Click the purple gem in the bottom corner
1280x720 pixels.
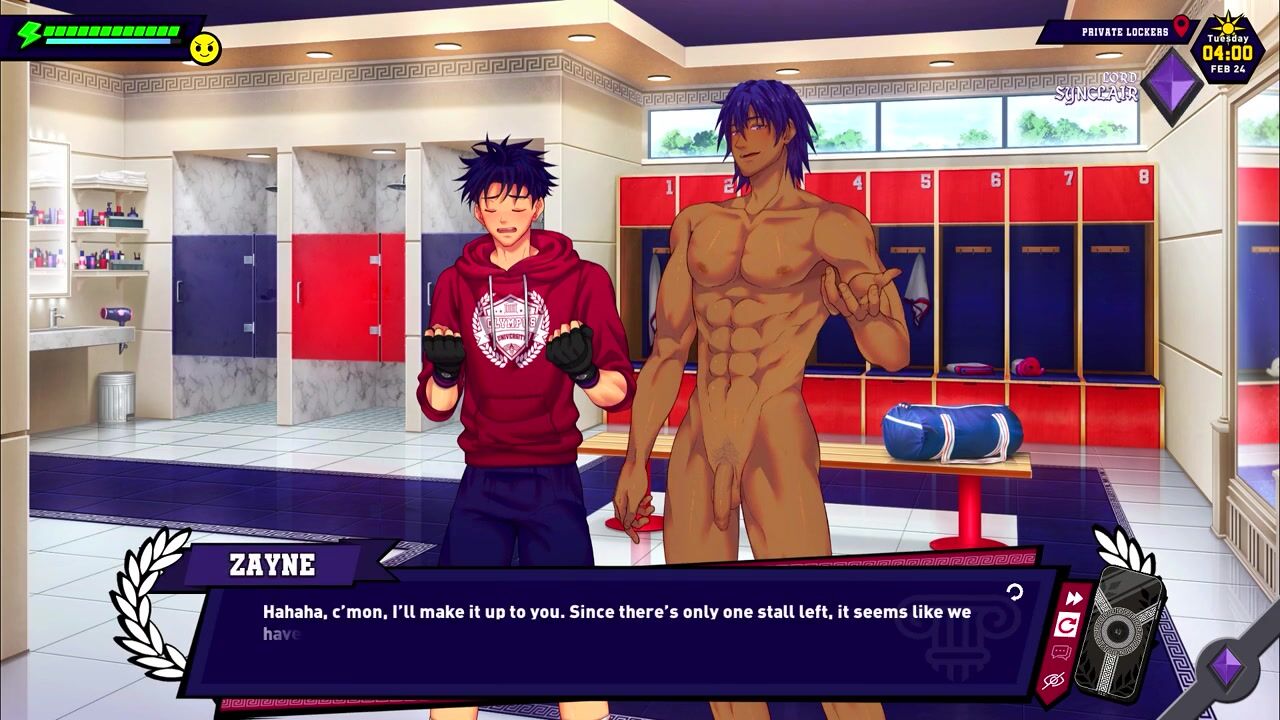coord(1226,666)
